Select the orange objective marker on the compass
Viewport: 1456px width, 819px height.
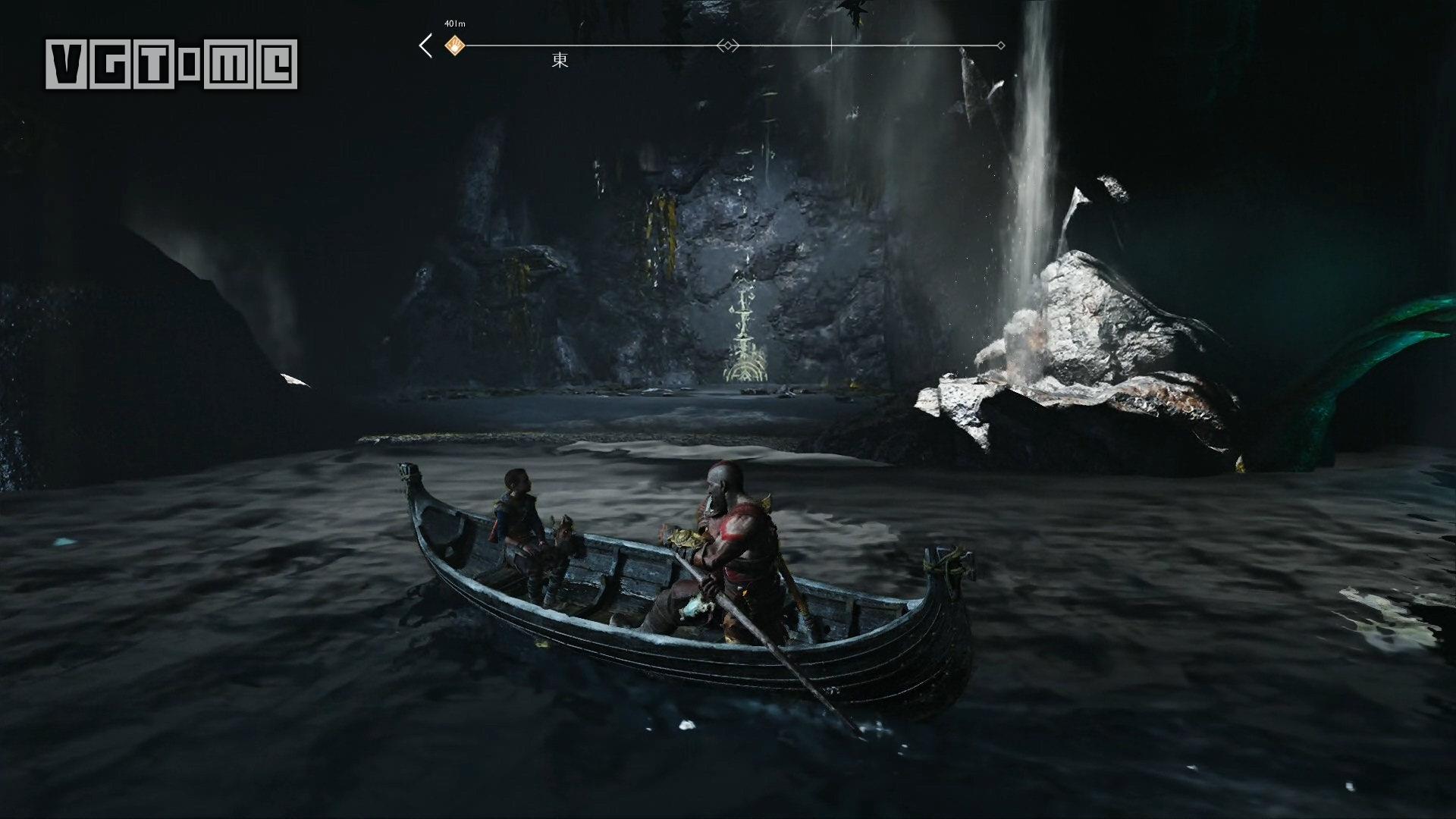coord(454,45)
